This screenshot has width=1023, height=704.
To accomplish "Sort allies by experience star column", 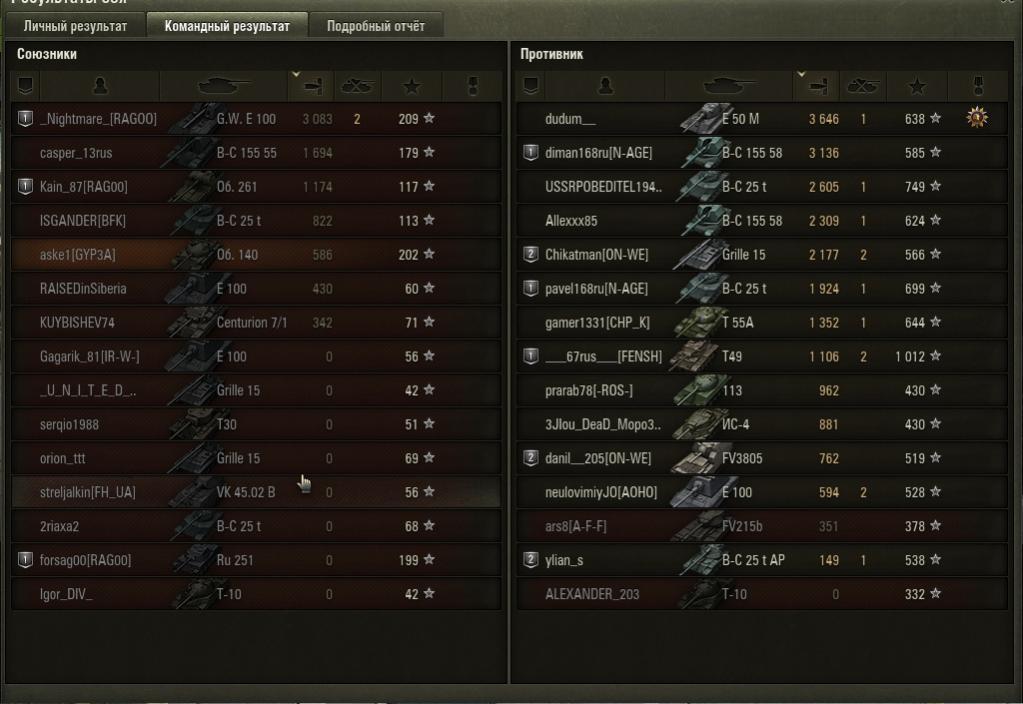I will [x=414, y=86].
